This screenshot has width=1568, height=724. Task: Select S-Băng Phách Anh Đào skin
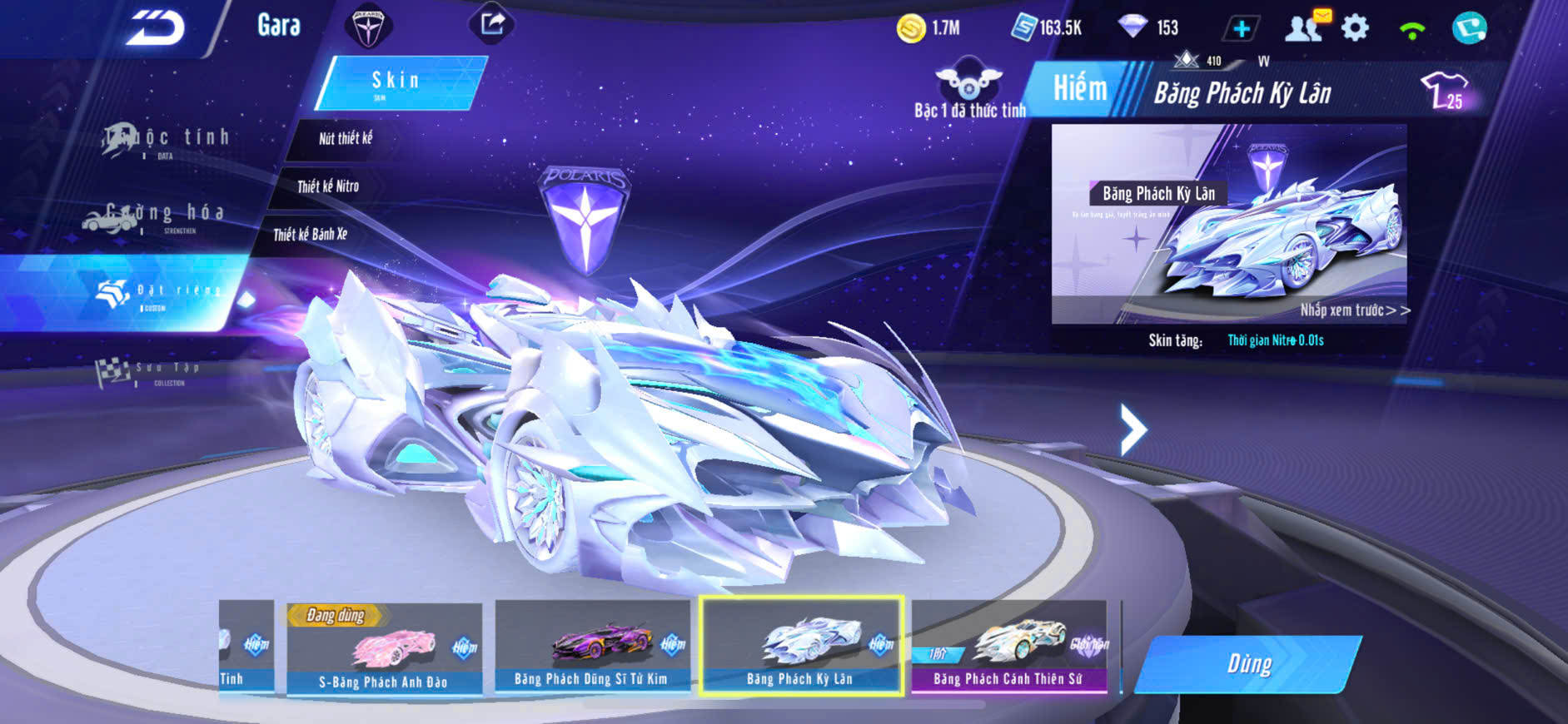point(384,648)
